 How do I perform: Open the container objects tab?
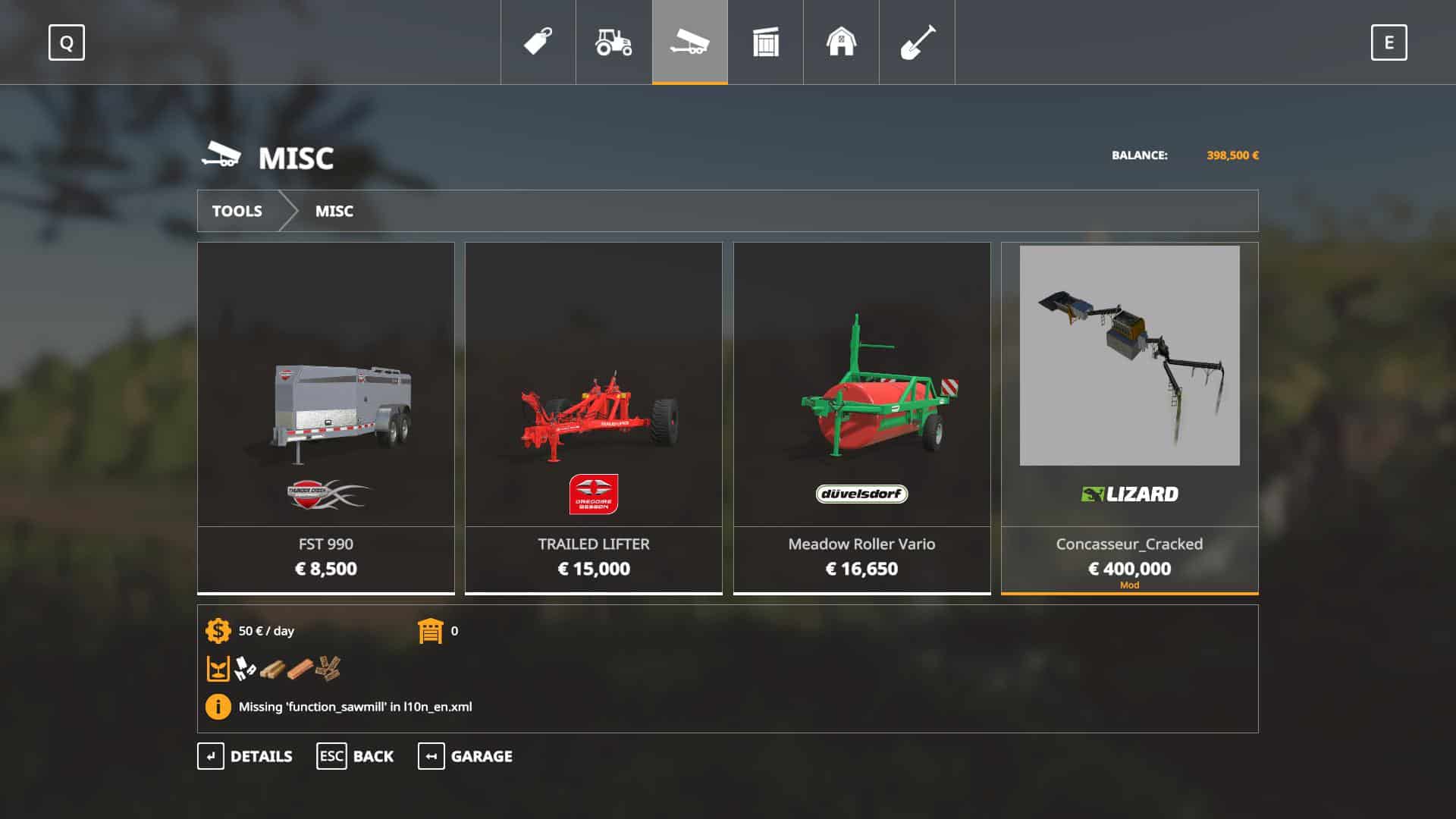point(765,42)
